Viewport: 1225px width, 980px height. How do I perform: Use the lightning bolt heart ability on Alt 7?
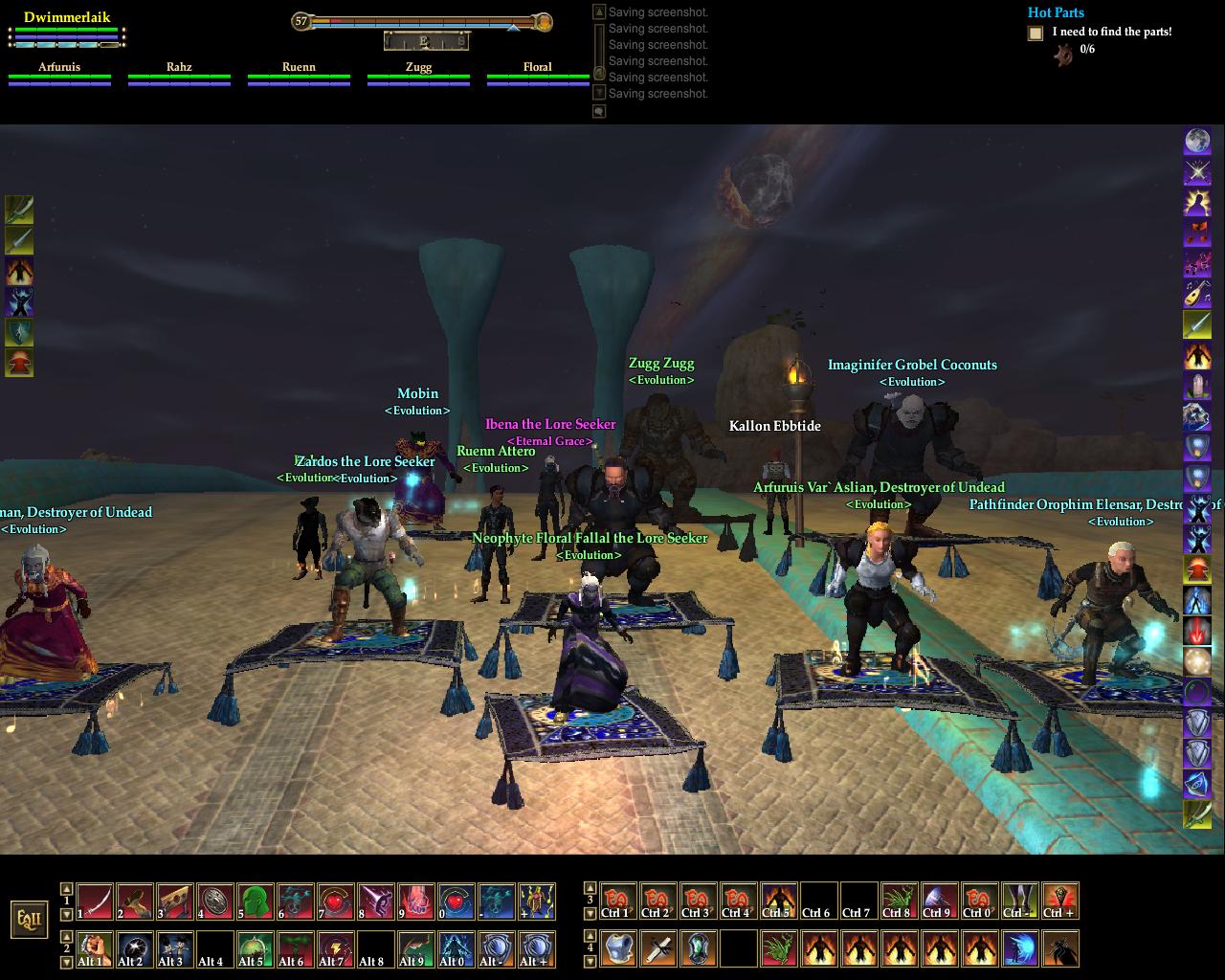(x=336, y=948)
